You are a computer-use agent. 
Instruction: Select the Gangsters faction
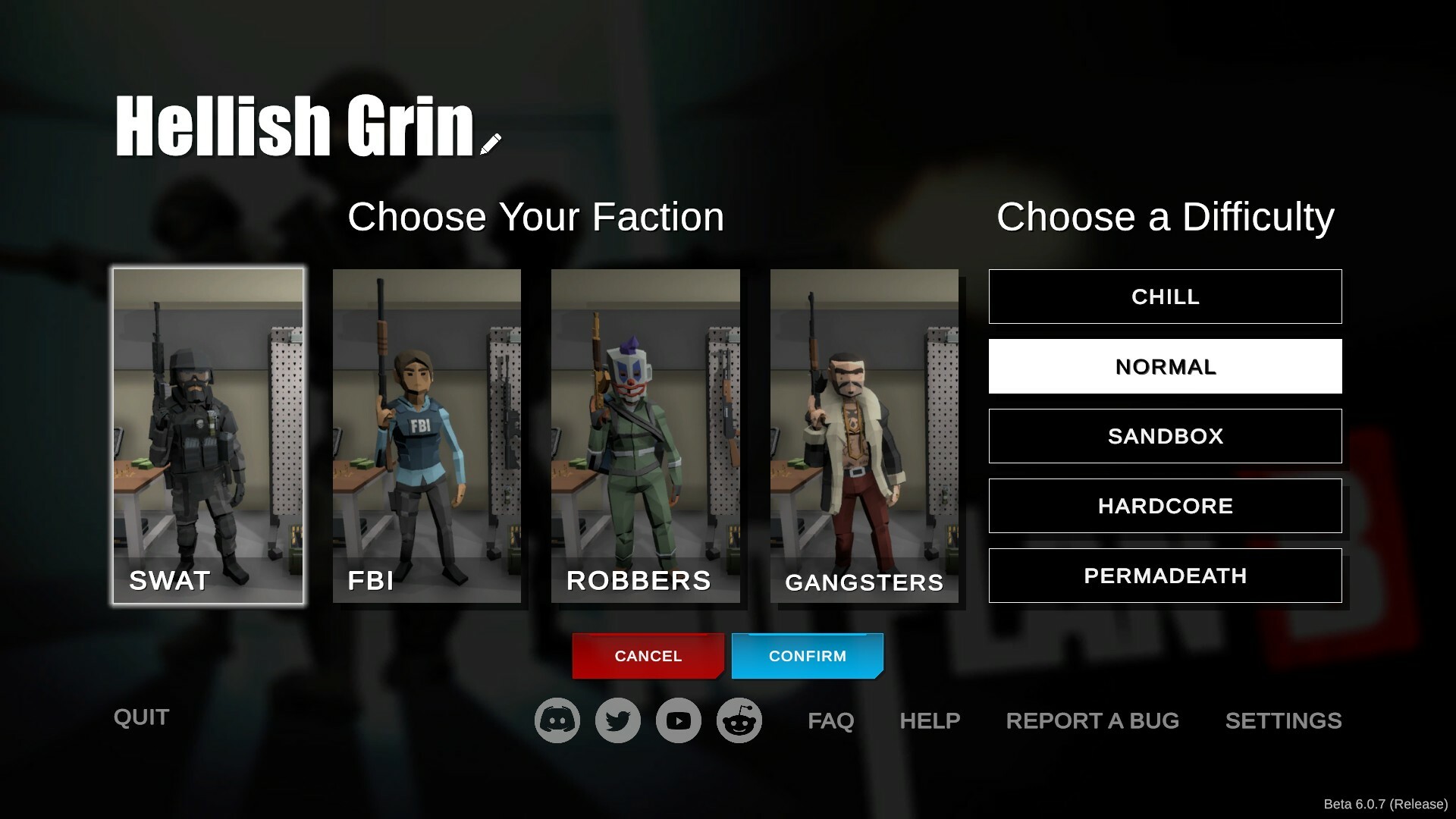[x=864, y=436]
